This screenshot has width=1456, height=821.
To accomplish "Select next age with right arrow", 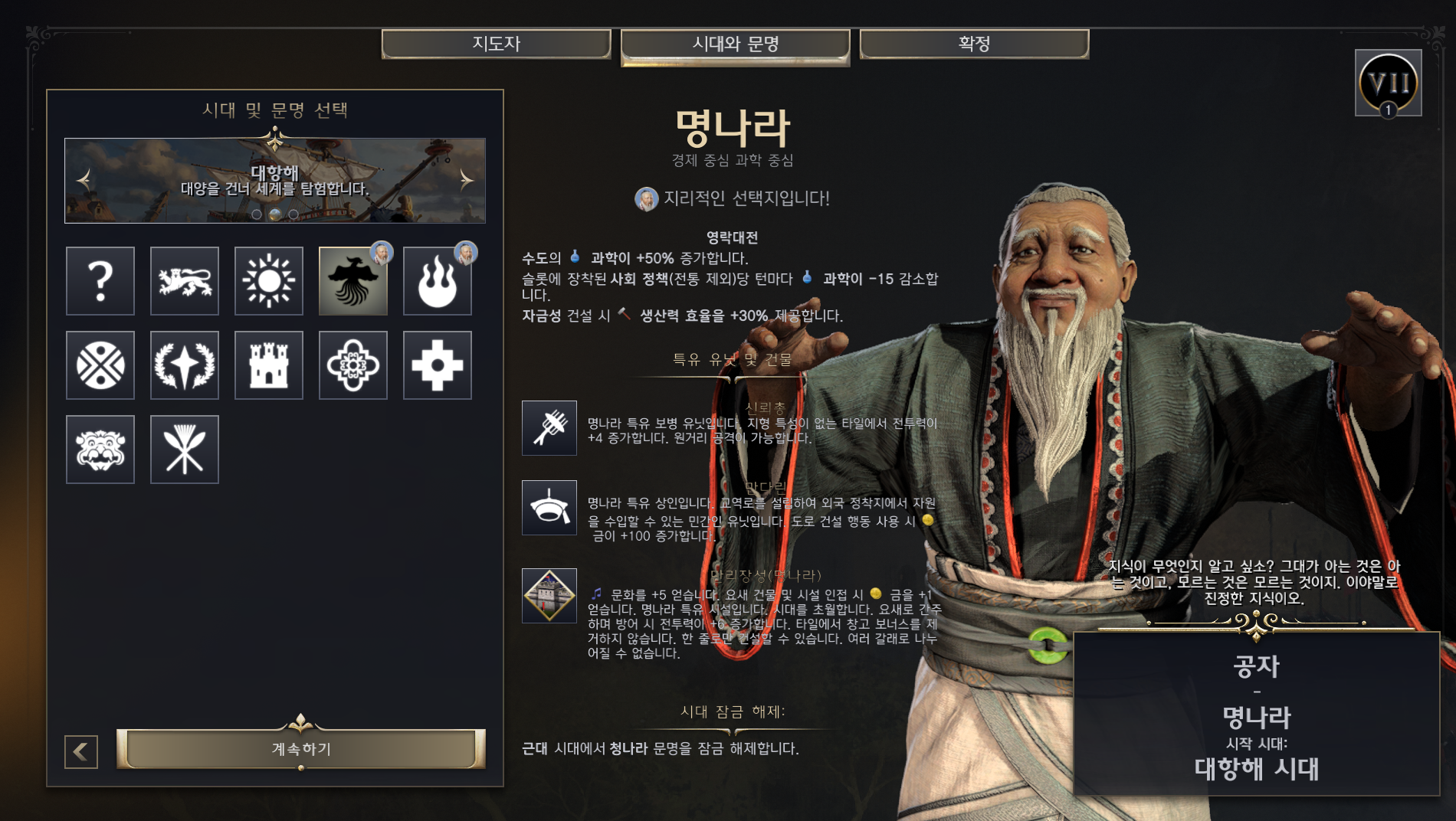I will click(x=466, y=180).
